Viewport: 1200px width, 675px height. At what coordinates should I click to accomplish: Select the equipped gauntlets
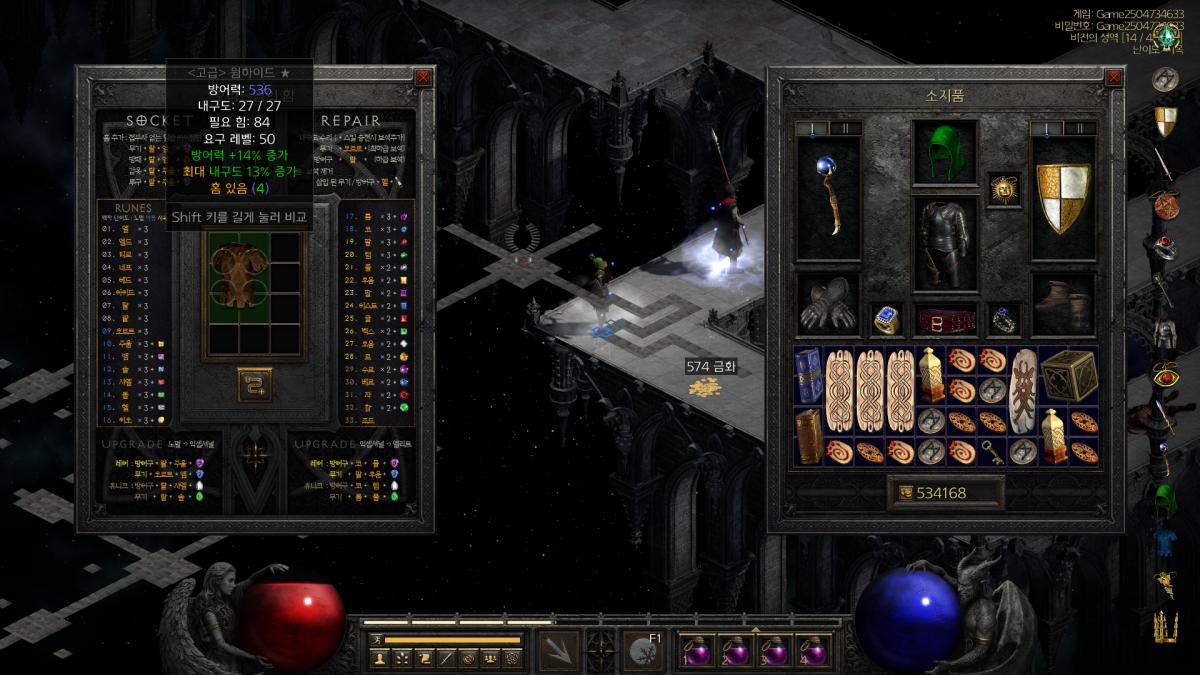click(827, 305)
